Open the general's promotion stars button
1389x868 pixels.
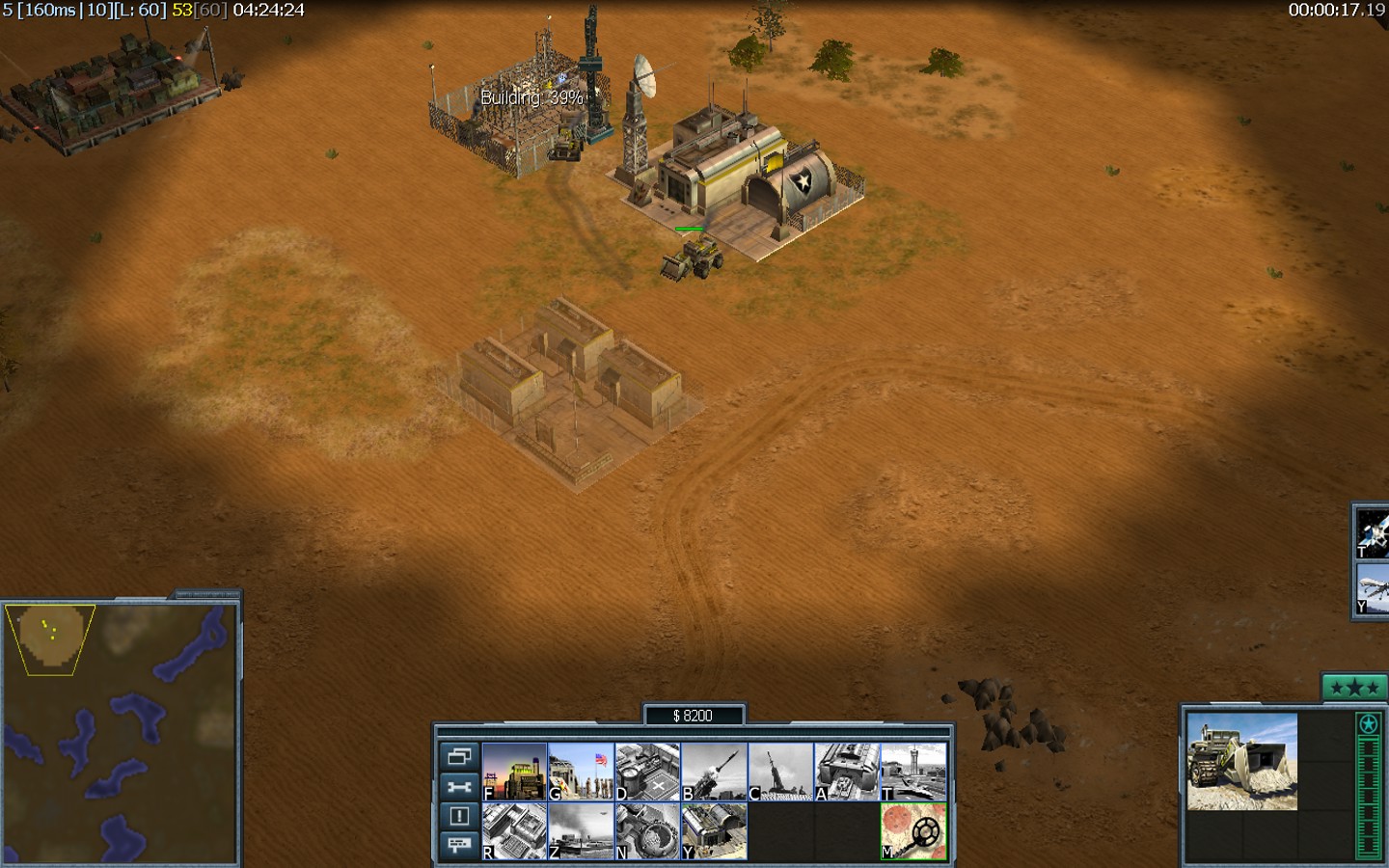pyautogui.click(x=1353, y=688)
